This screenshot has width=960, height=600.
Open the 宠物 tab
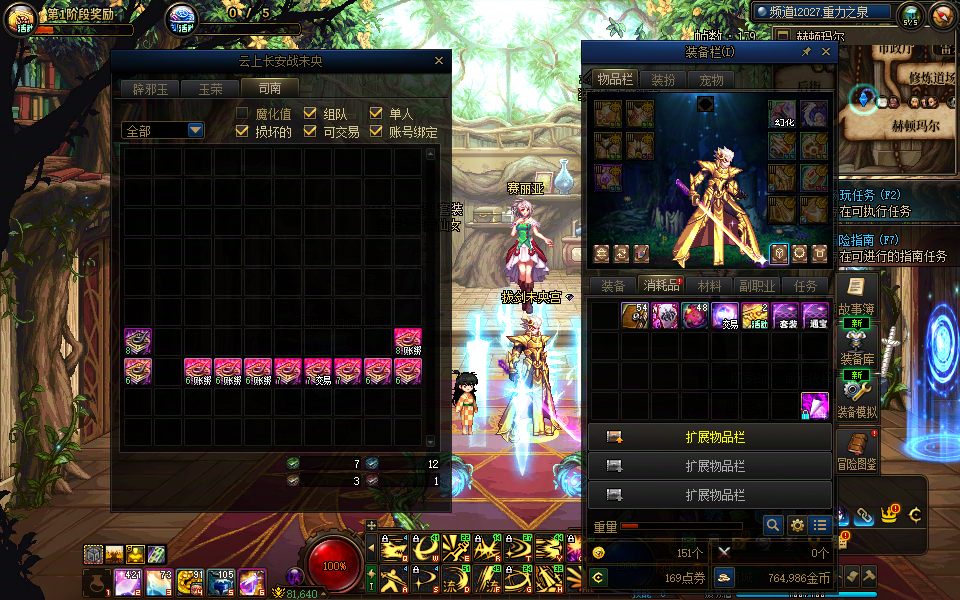click(710, 80)
